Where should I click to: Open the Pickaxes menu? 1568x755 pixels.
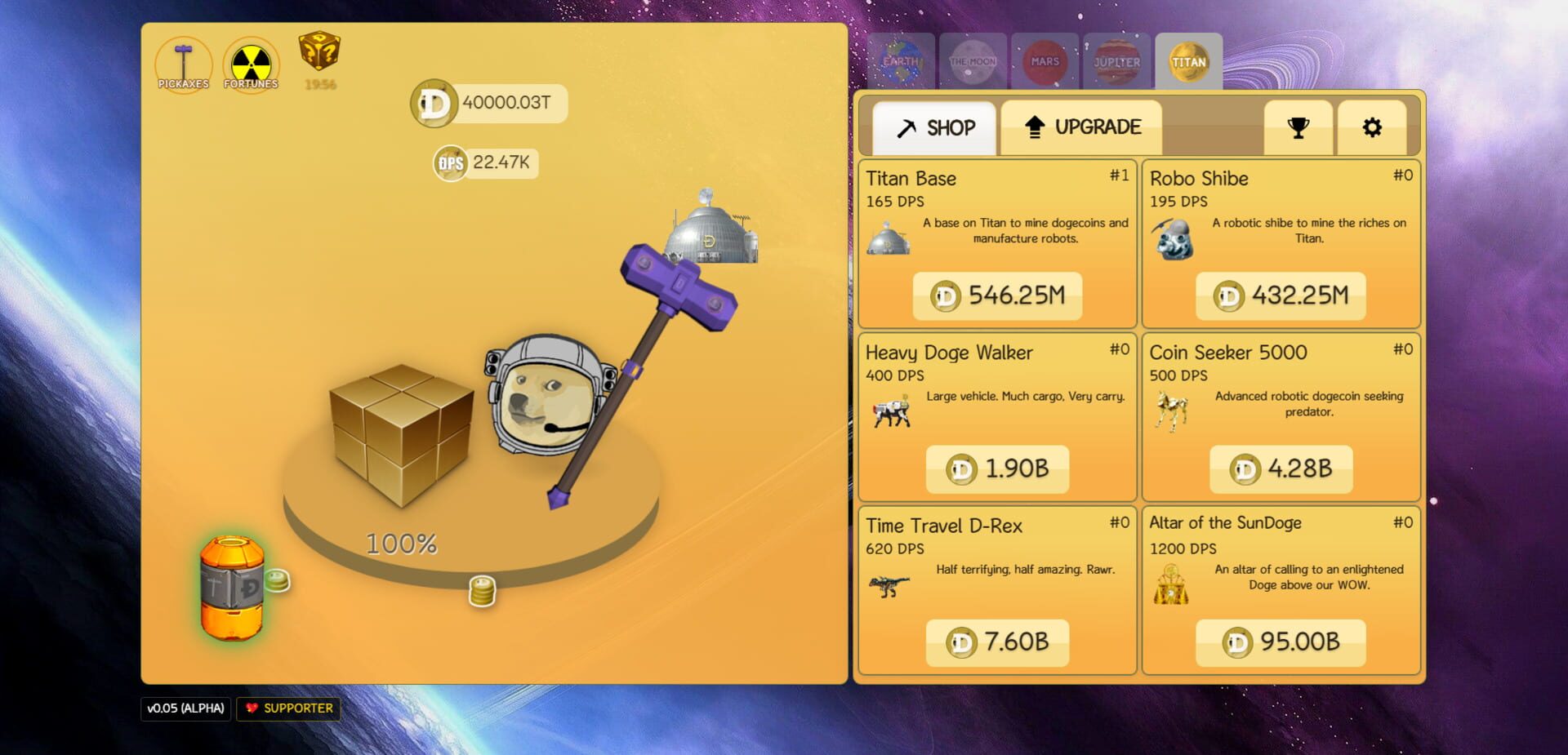click(184, 64)
